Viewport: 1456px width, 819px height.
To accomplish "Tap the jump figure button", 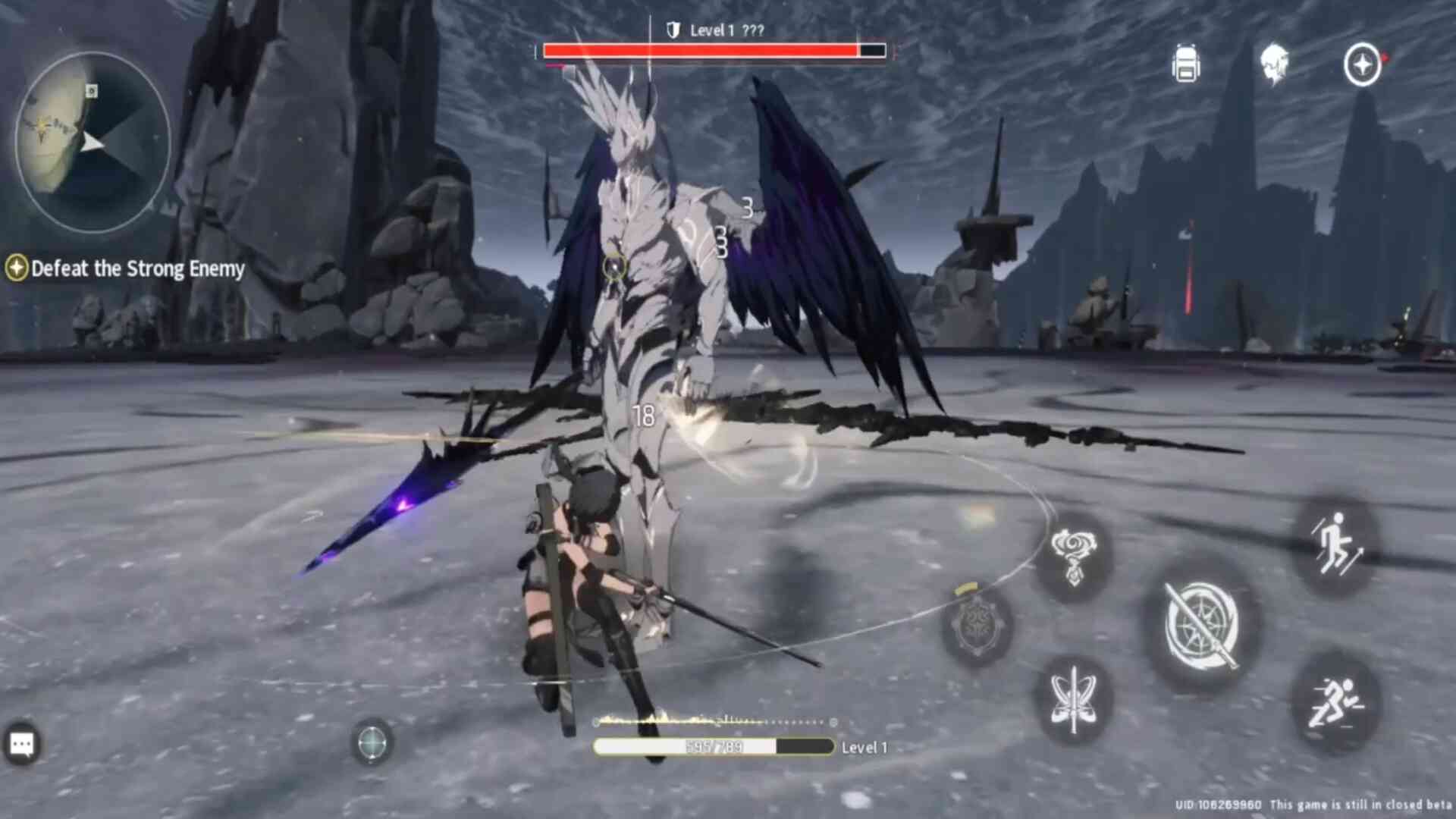I will coord(1335,544).
